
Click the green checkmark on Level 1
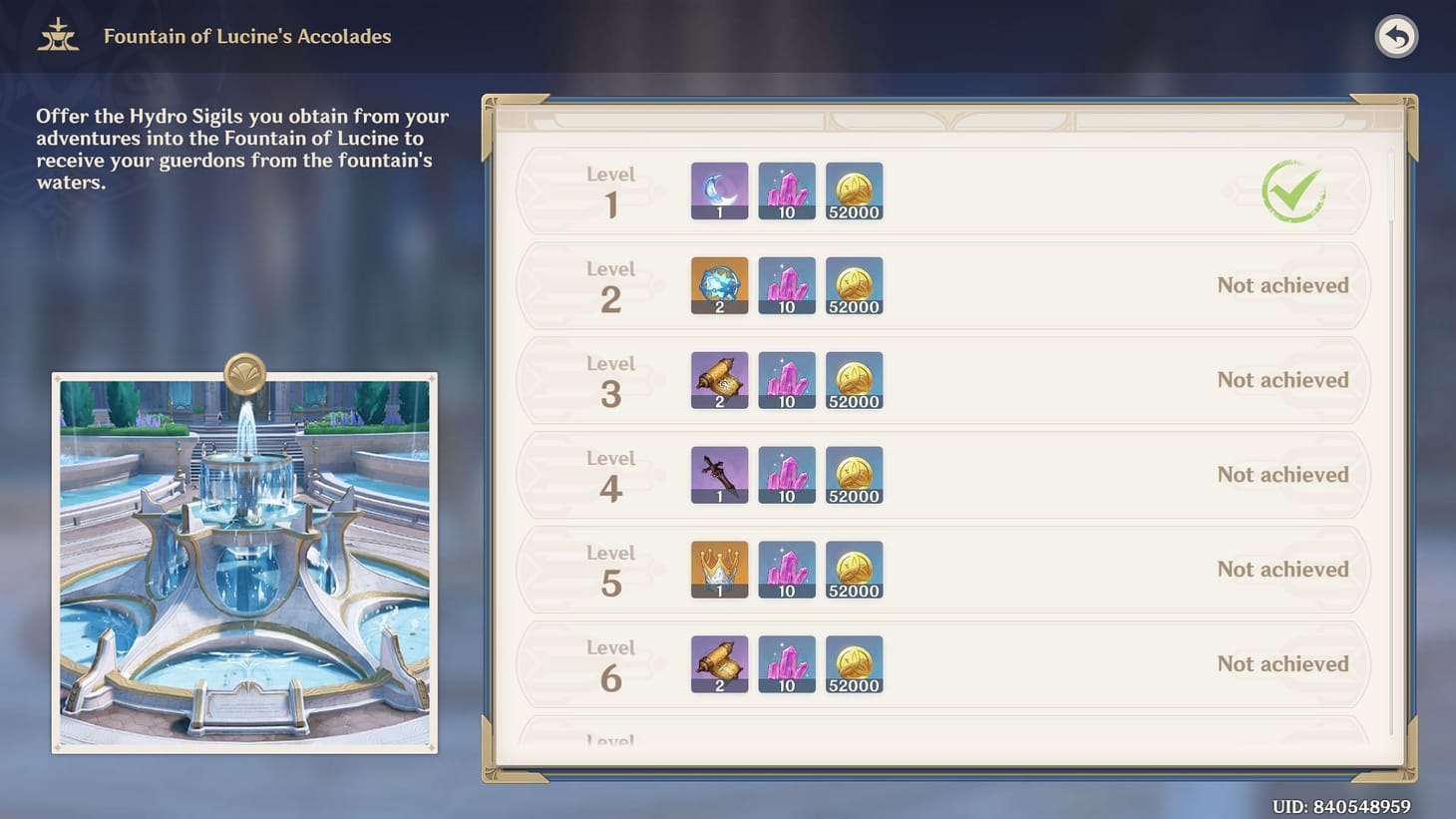[1293, 192]
